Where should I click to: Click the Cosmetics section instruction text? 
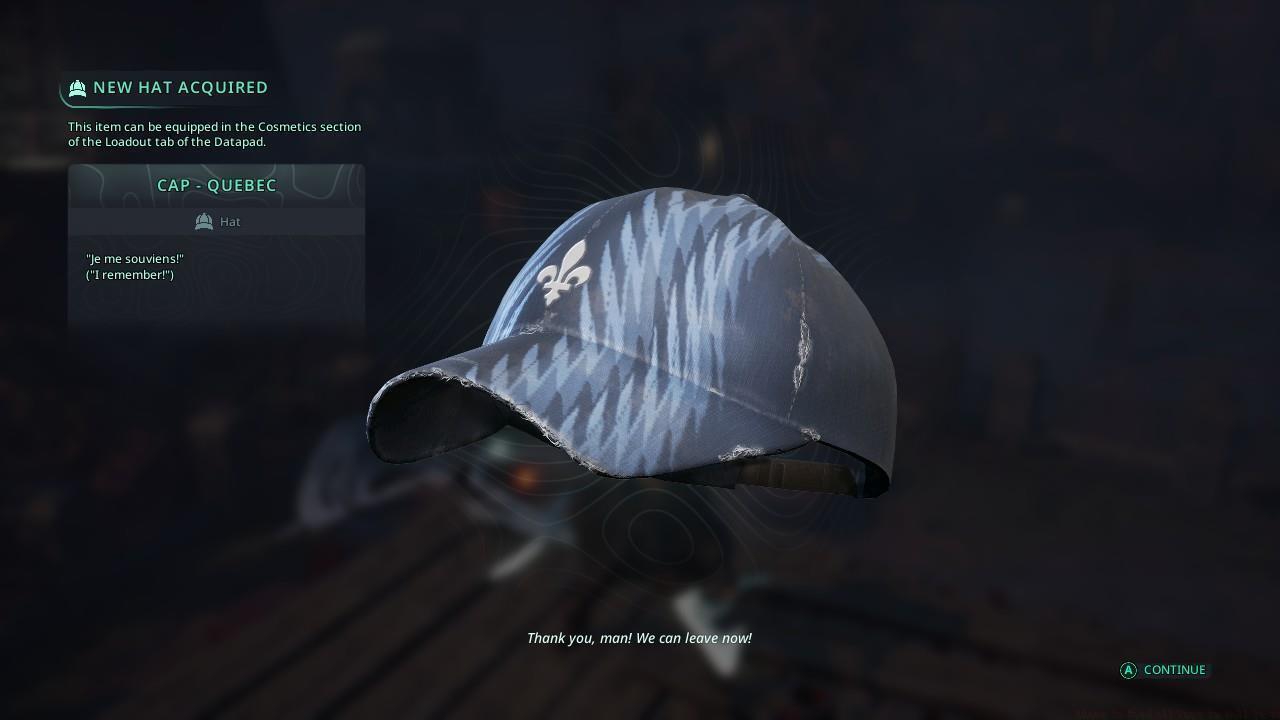[214, 134]
